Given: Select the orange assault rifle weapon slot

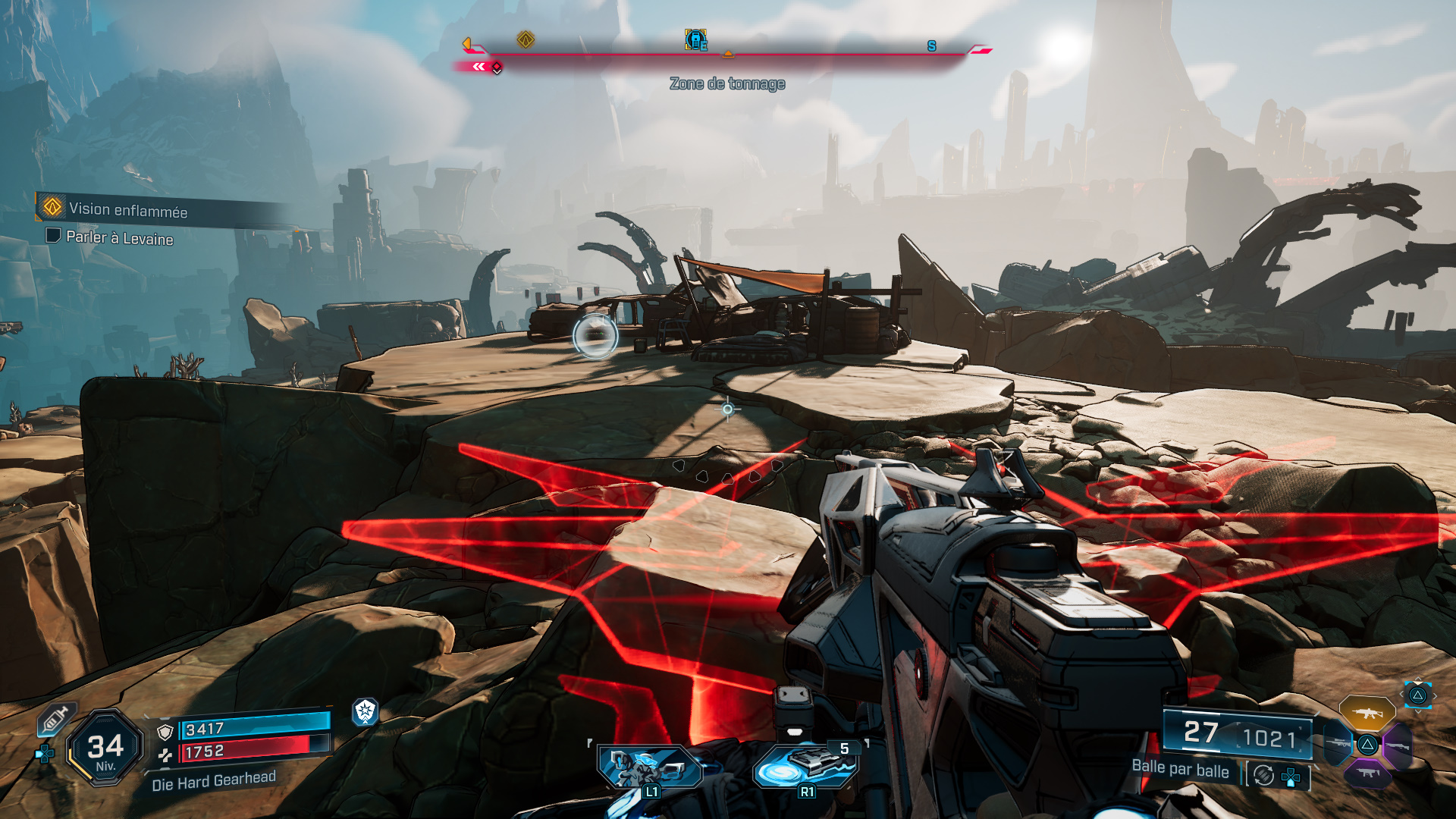Looking at the screenshot, I should tap(1367, 714).
